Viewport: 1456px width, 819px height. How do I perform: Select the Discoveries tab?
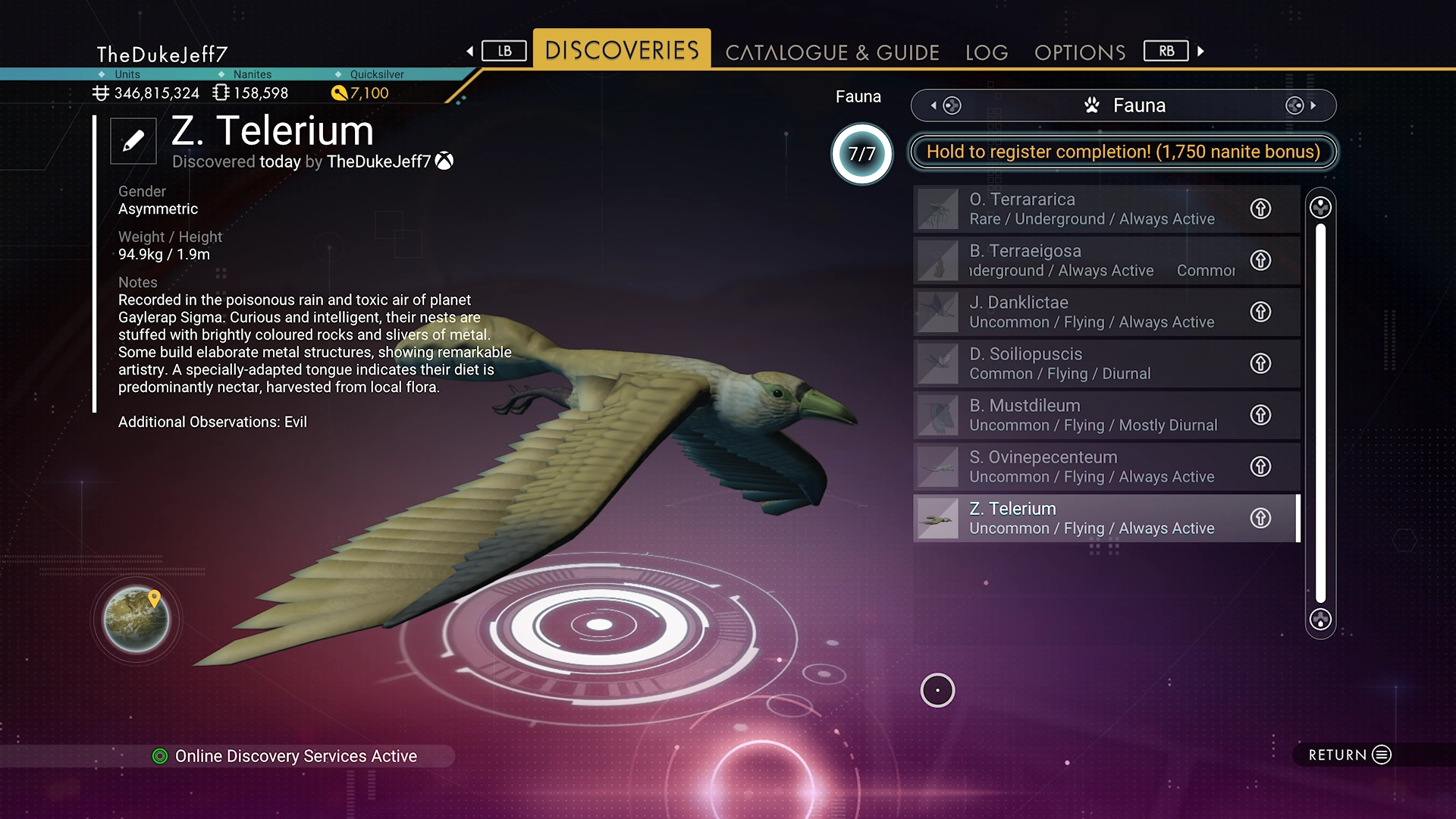pyautogui.click(x=622, y=50)
